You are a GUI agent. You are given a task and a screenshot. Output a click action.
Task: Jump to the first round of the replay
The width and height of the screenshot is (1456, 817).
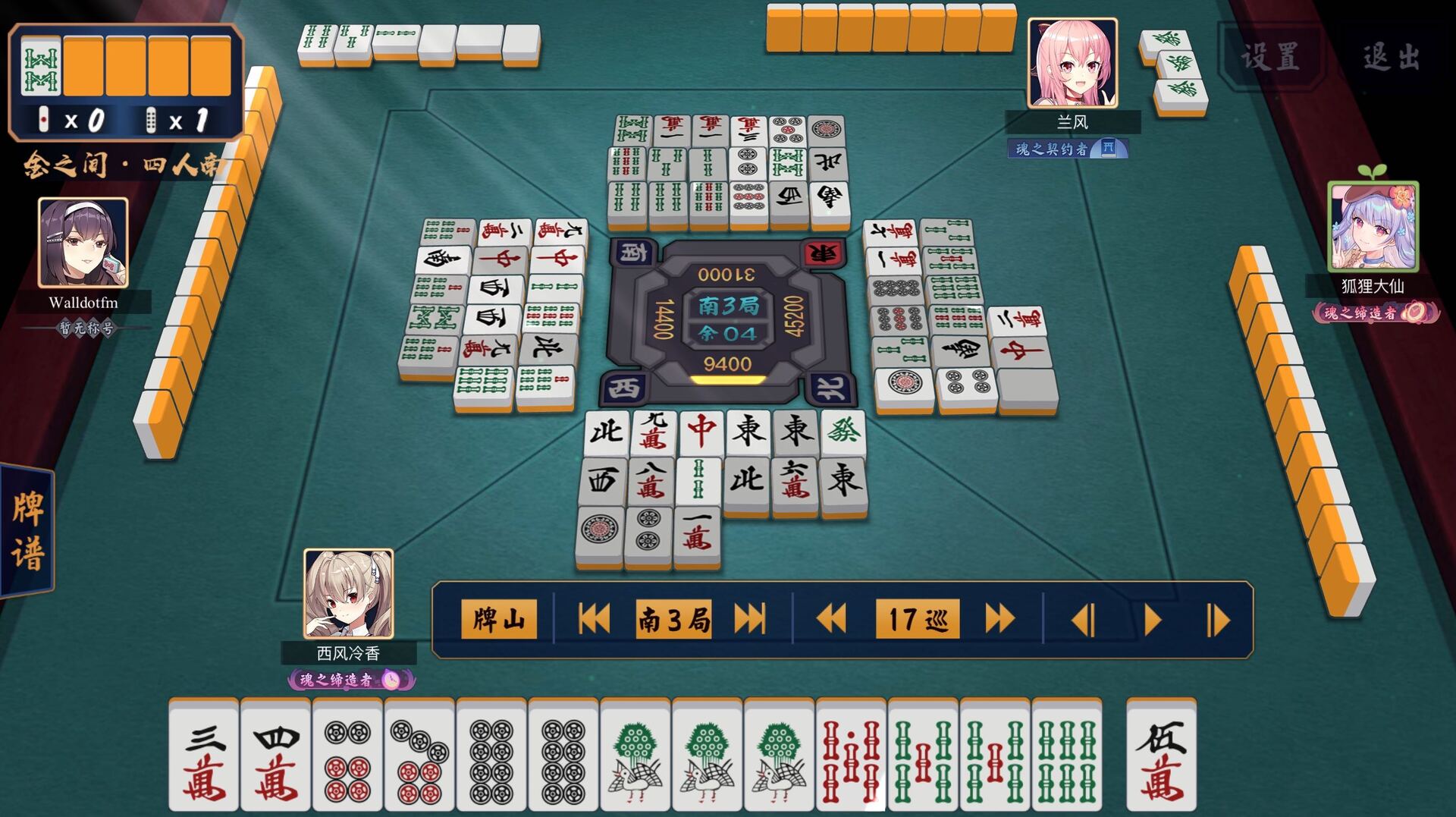click(595, 619)
